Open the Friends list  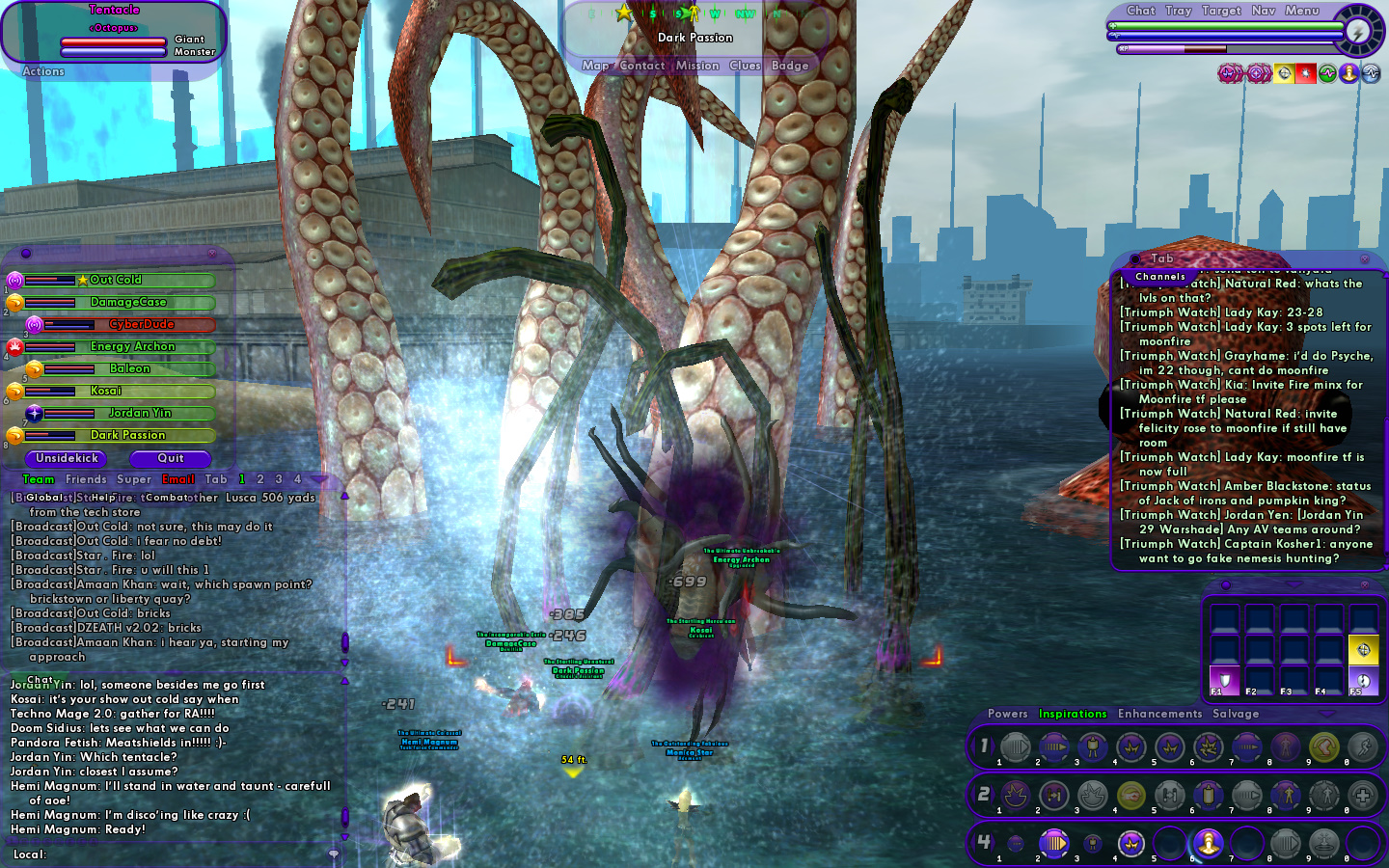(86, 479)
